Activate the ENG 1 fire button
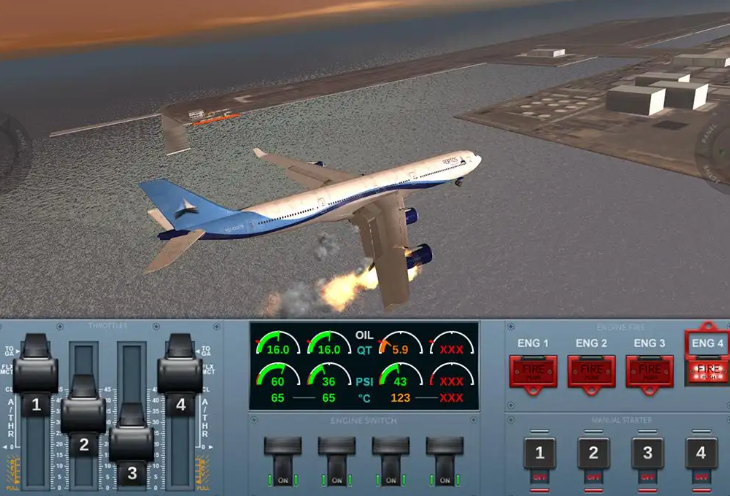This screenshot has width=730, height=496. click(x=533, y=370)
